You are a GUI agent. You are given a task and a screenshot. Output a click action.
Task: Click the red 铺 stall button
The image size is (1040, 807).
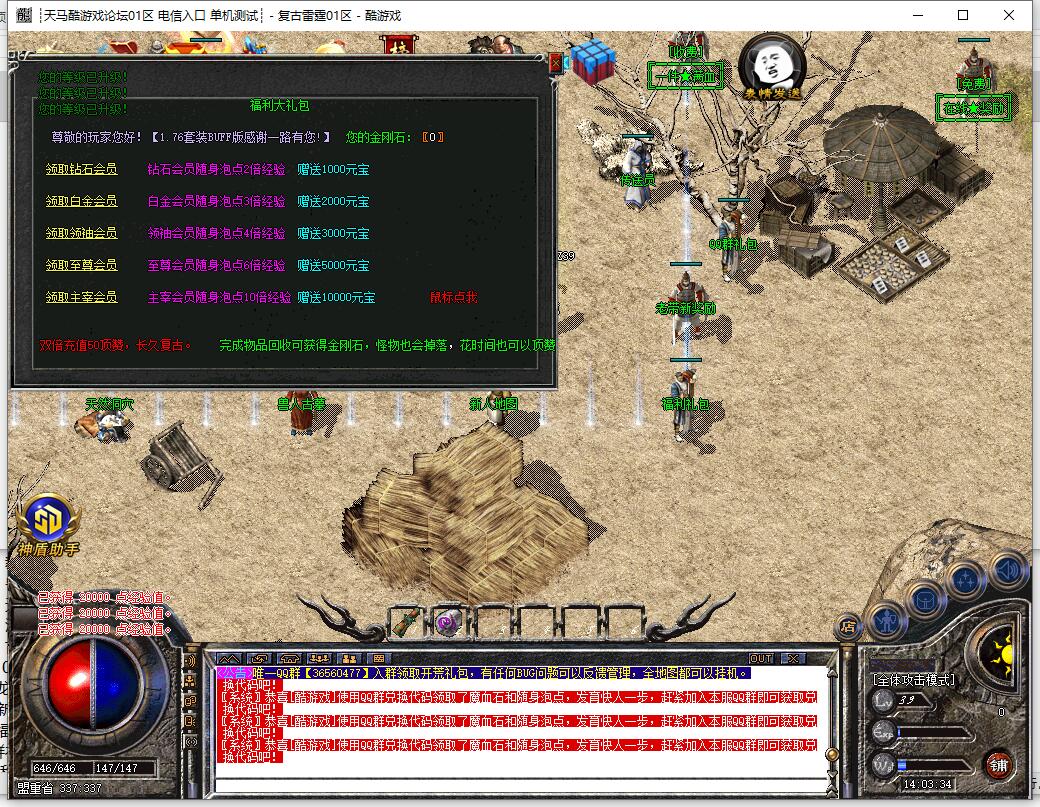point(998,765)
